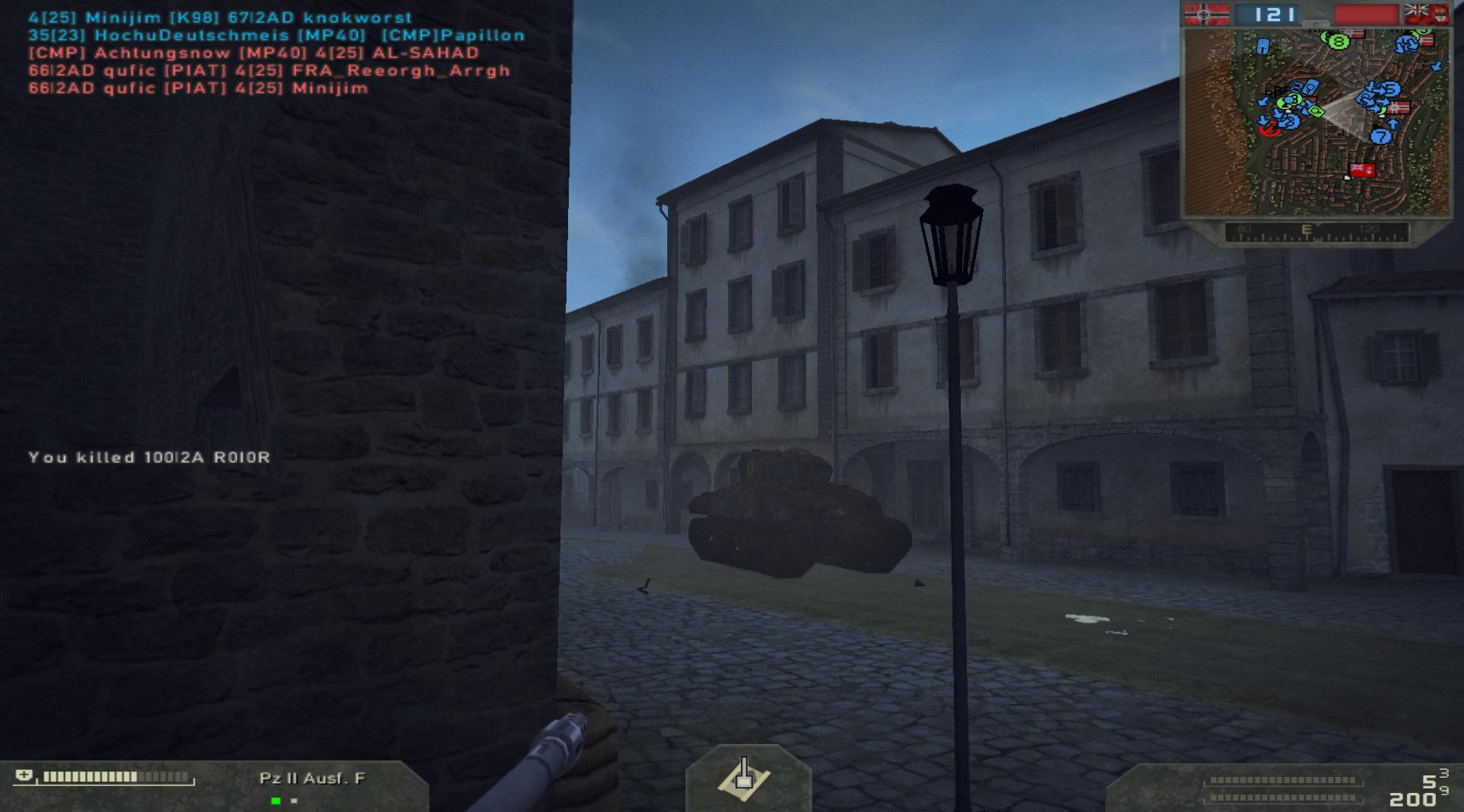
Task: Click the German war flag above the minimap
Action: [1207, 13]
